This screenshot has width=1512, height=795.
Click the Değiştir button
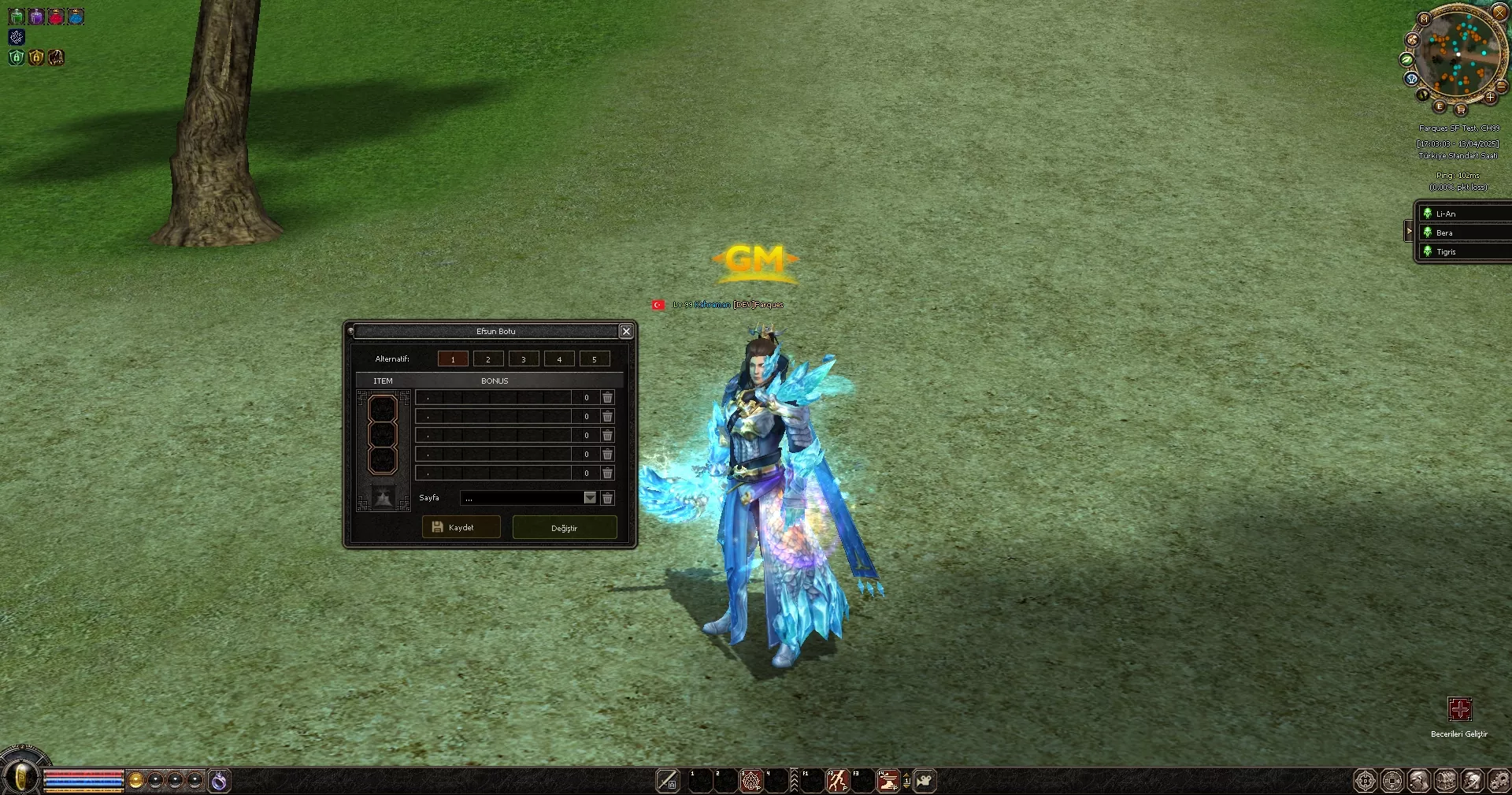pyautogui.click(x=564, y=528)
